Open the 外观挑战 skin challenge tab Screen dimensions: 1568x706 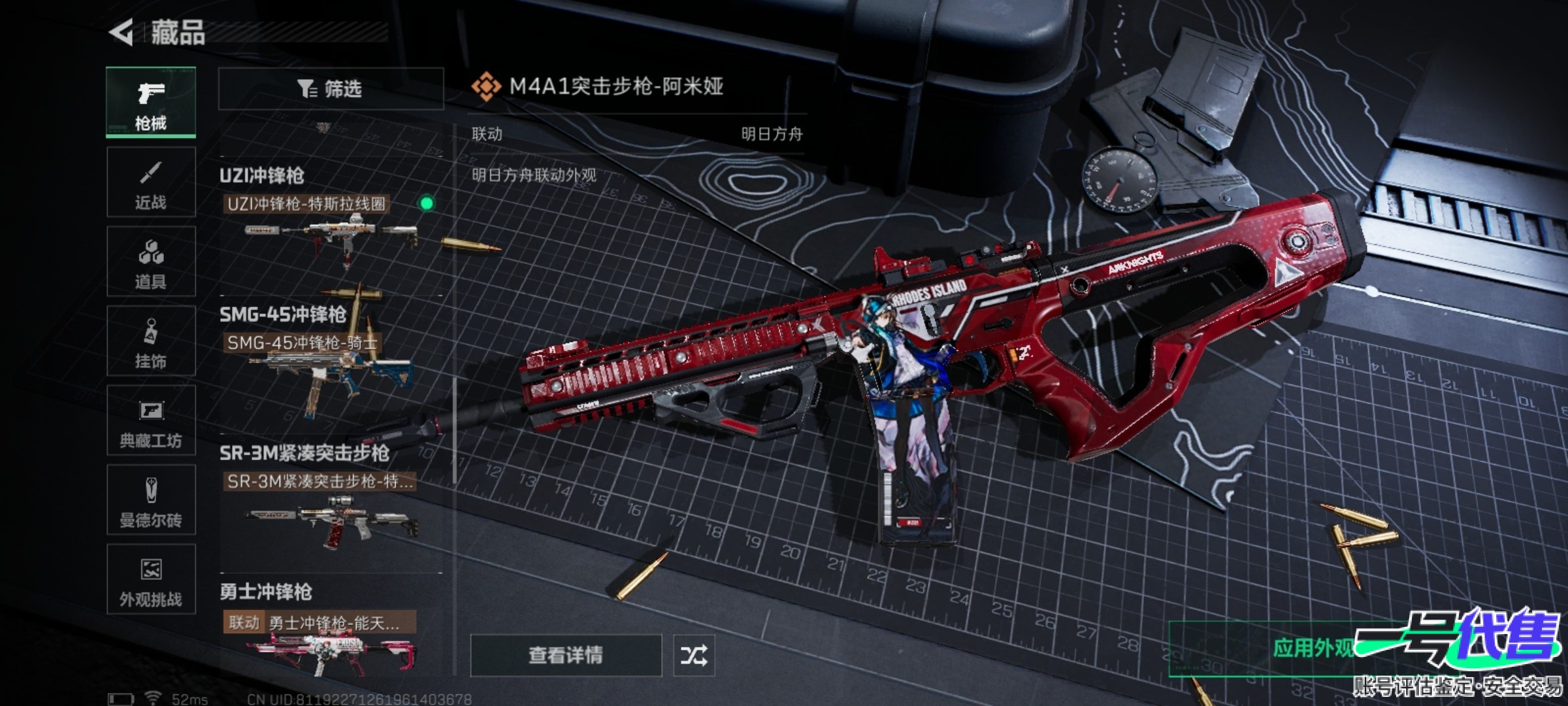(x=151, y=579)
